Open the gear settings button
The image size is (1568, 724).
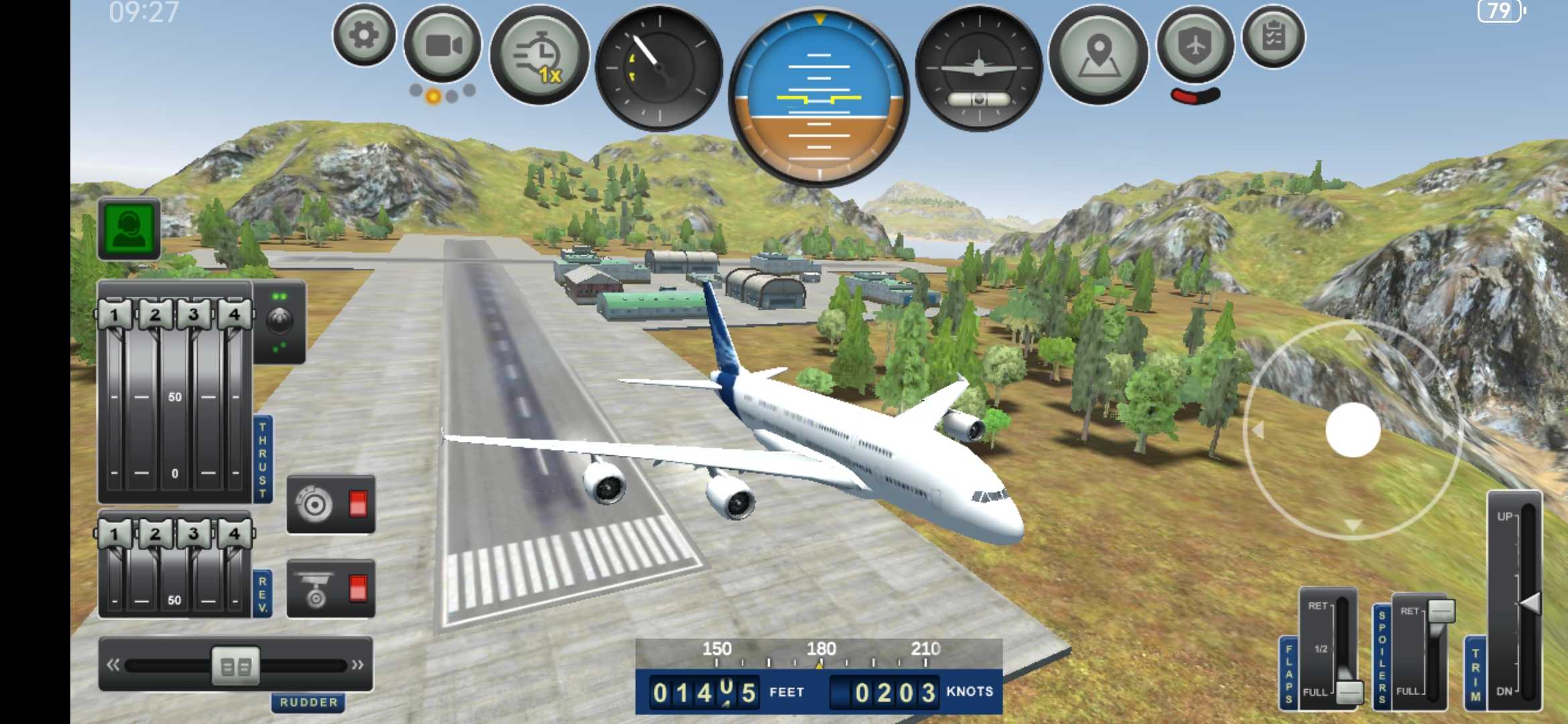pyautogui.click(x=364, y=36)
